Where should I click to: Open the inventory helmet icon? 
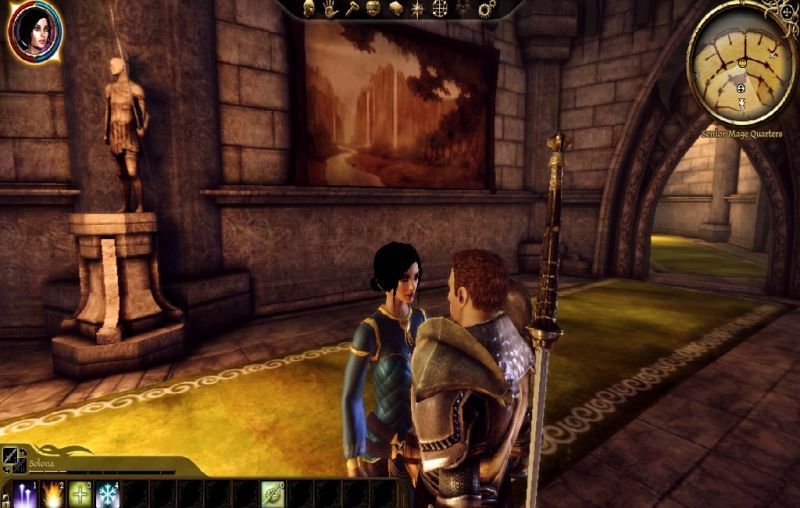372,8
